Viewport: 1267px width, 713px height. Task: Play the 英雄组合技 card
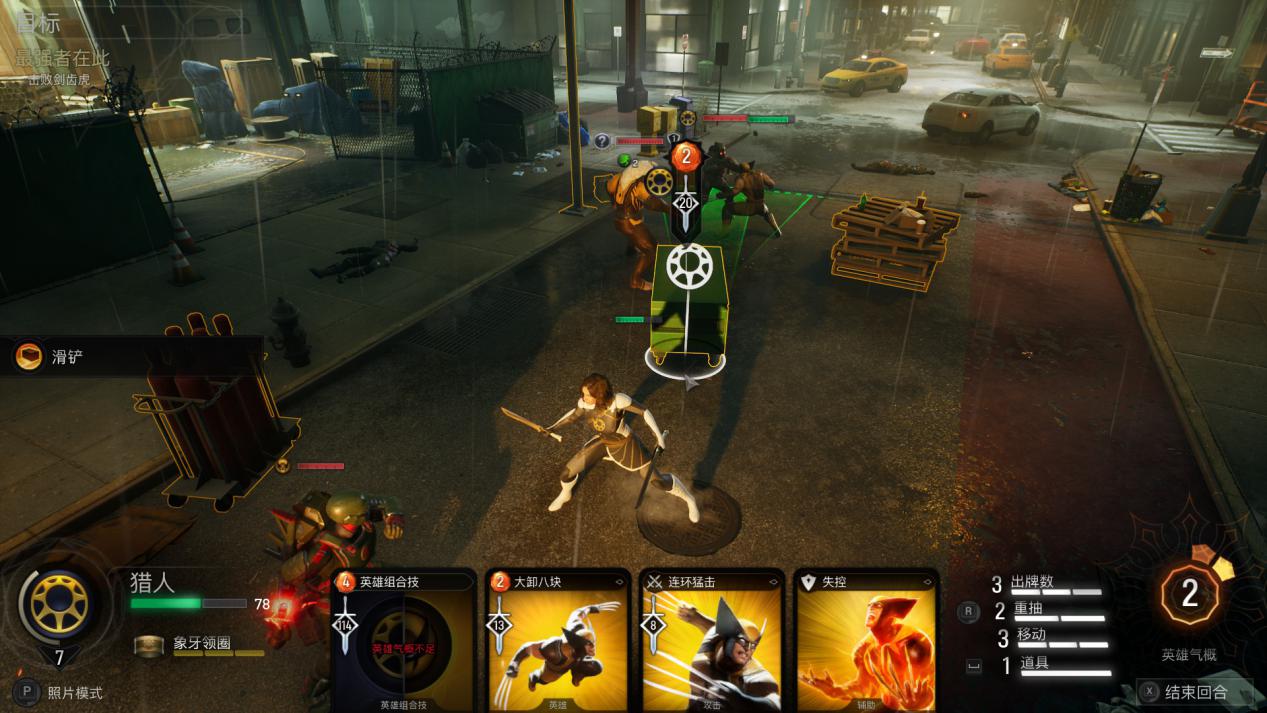(402, 642)
